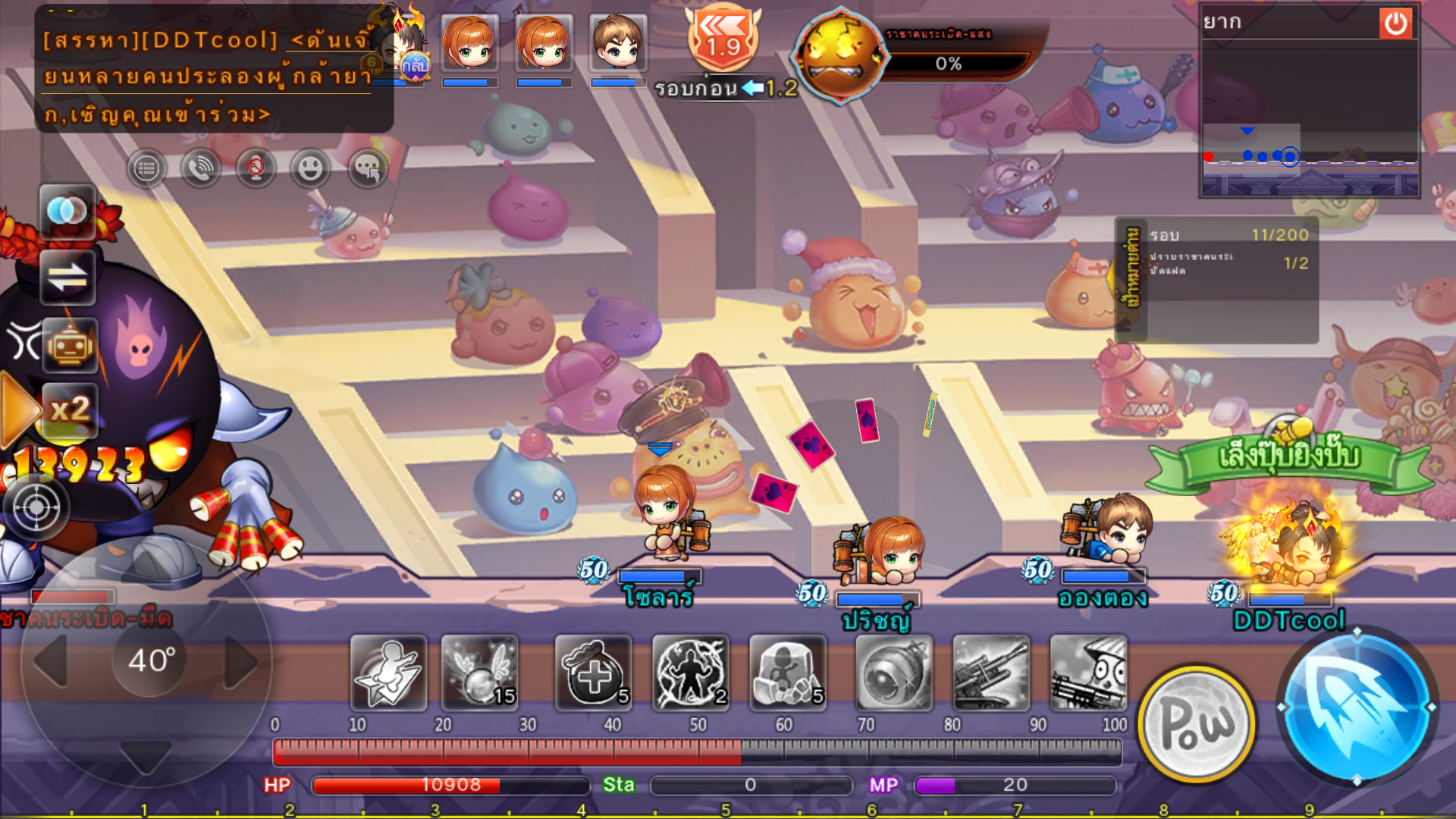Screen dimensions: 1456x819
Task: Toggle the x2 speed button
Action: (69, 410)
